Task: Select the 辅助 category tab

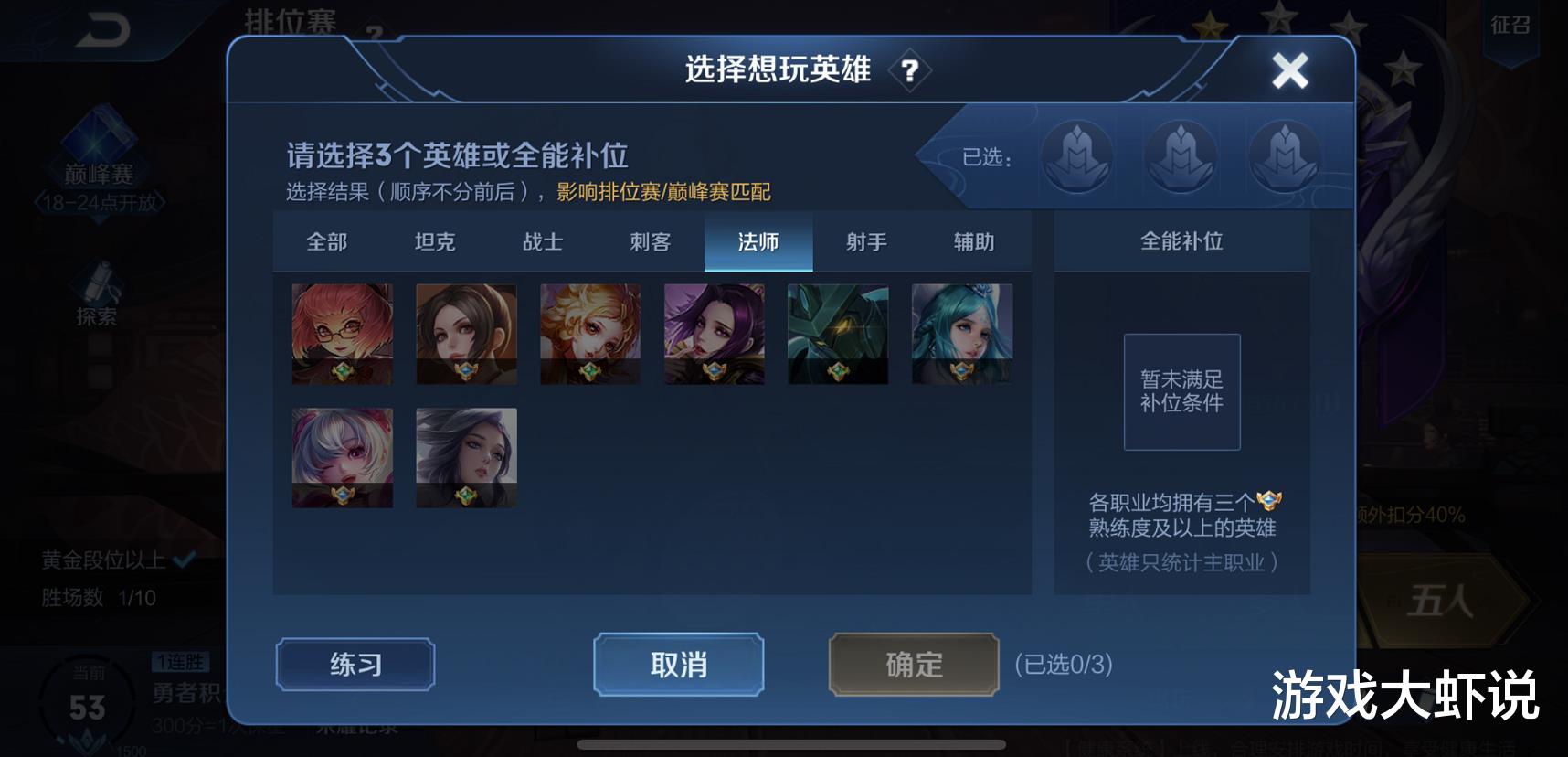Action: 971,241
